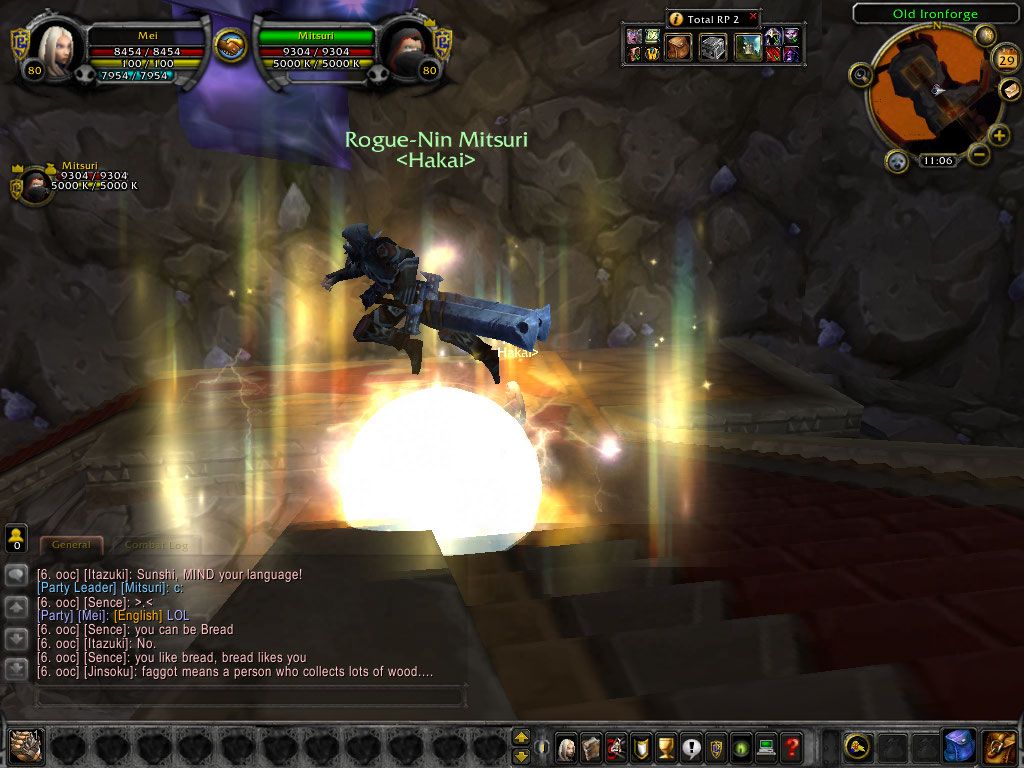This screenshot has height=768, width=1024.
Task: Toggle the minimap tracking magnifier button
Action: pyautogui.click(x=860, y=73)
